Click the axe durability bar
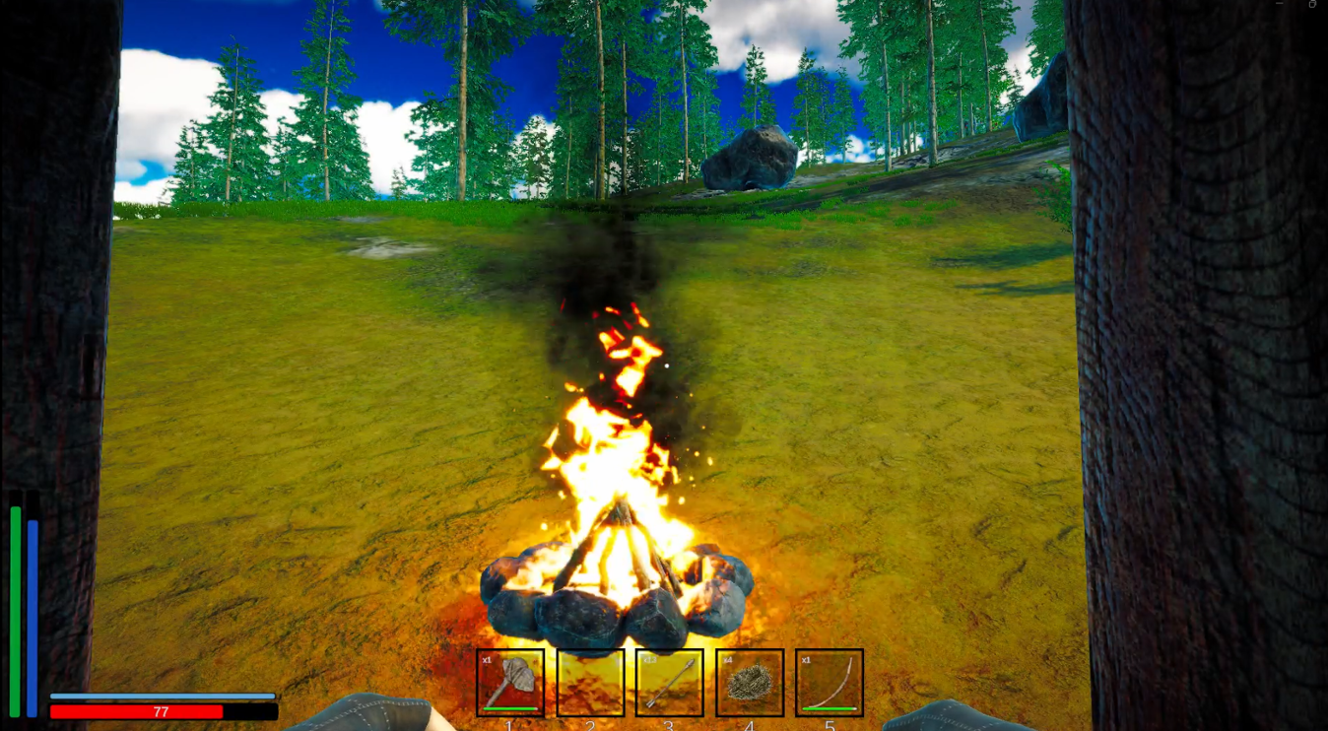Viewport: 1328px width, 731px height. pyautogui.click(x=509, y=709)
